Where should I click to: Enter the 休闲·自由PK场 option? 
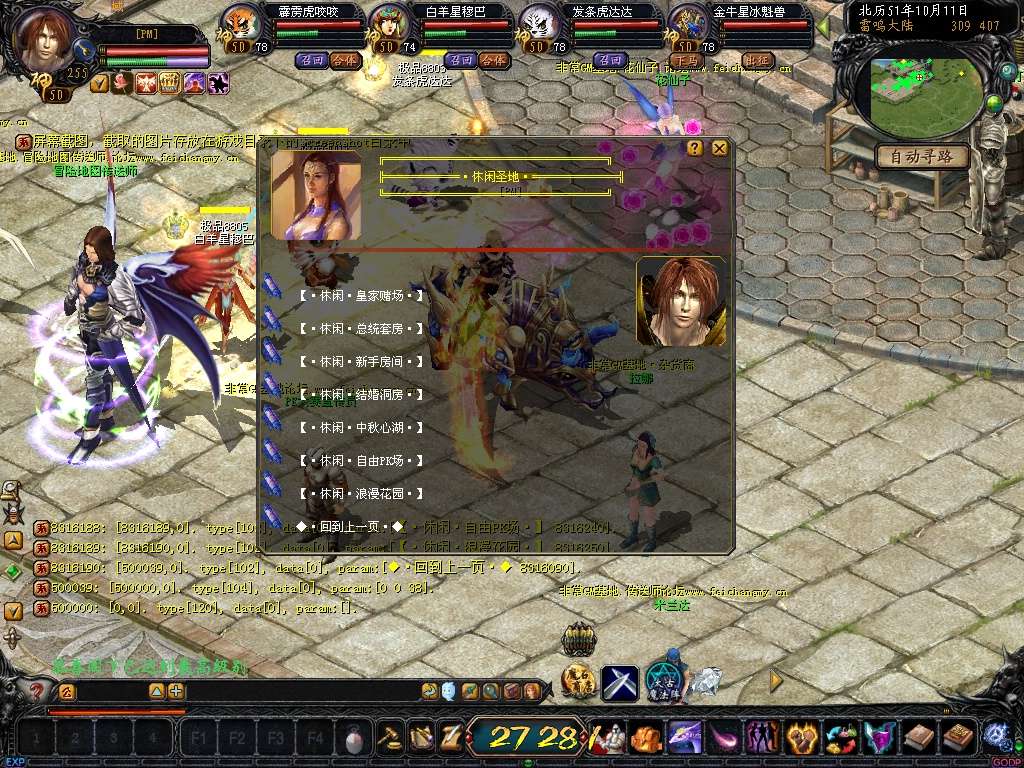(x=361, y=461)
